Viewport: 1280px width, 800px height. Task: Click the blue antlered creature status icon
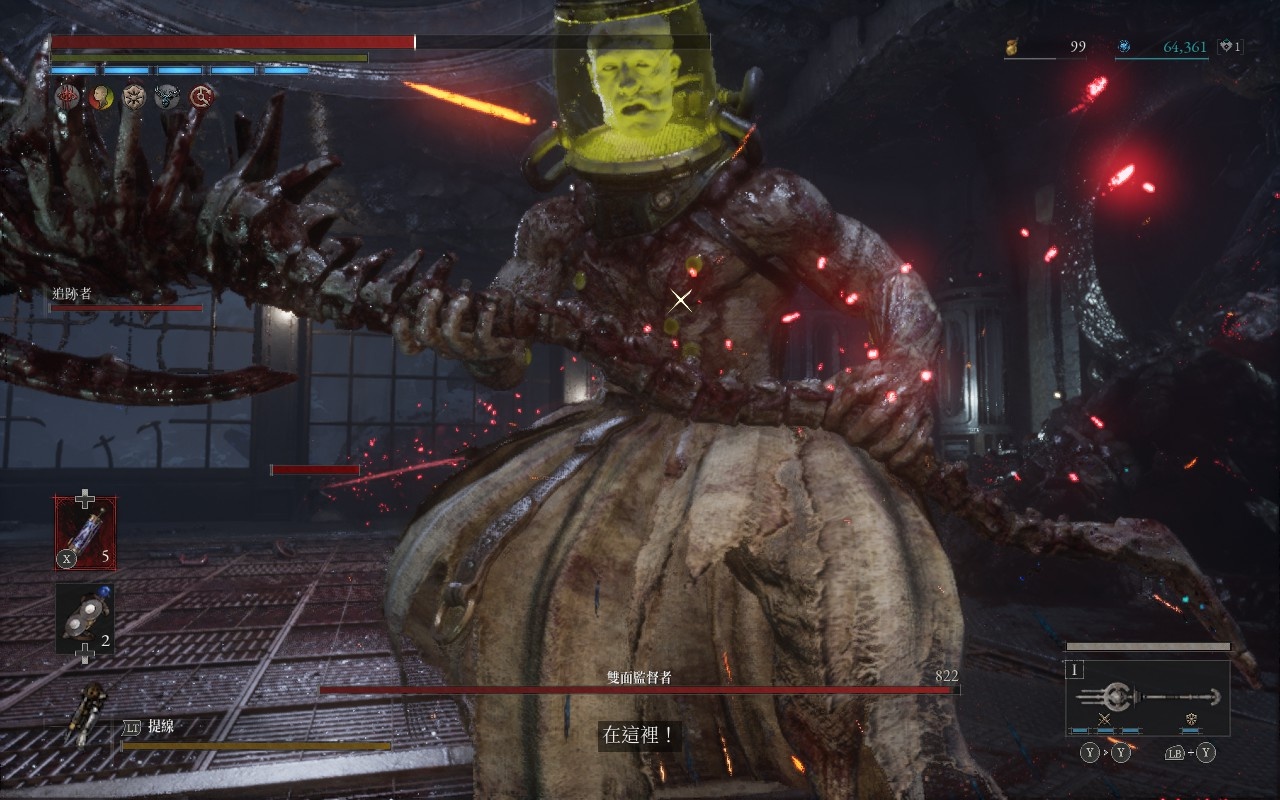point(167,96)
